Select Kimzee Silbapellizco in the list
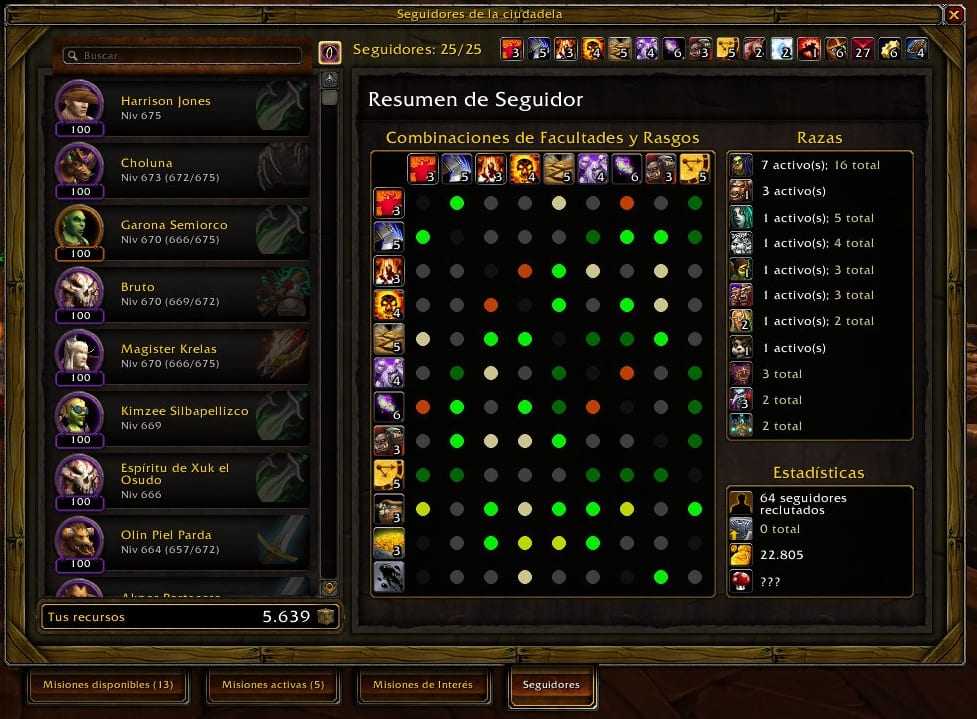 pos(180,418)
